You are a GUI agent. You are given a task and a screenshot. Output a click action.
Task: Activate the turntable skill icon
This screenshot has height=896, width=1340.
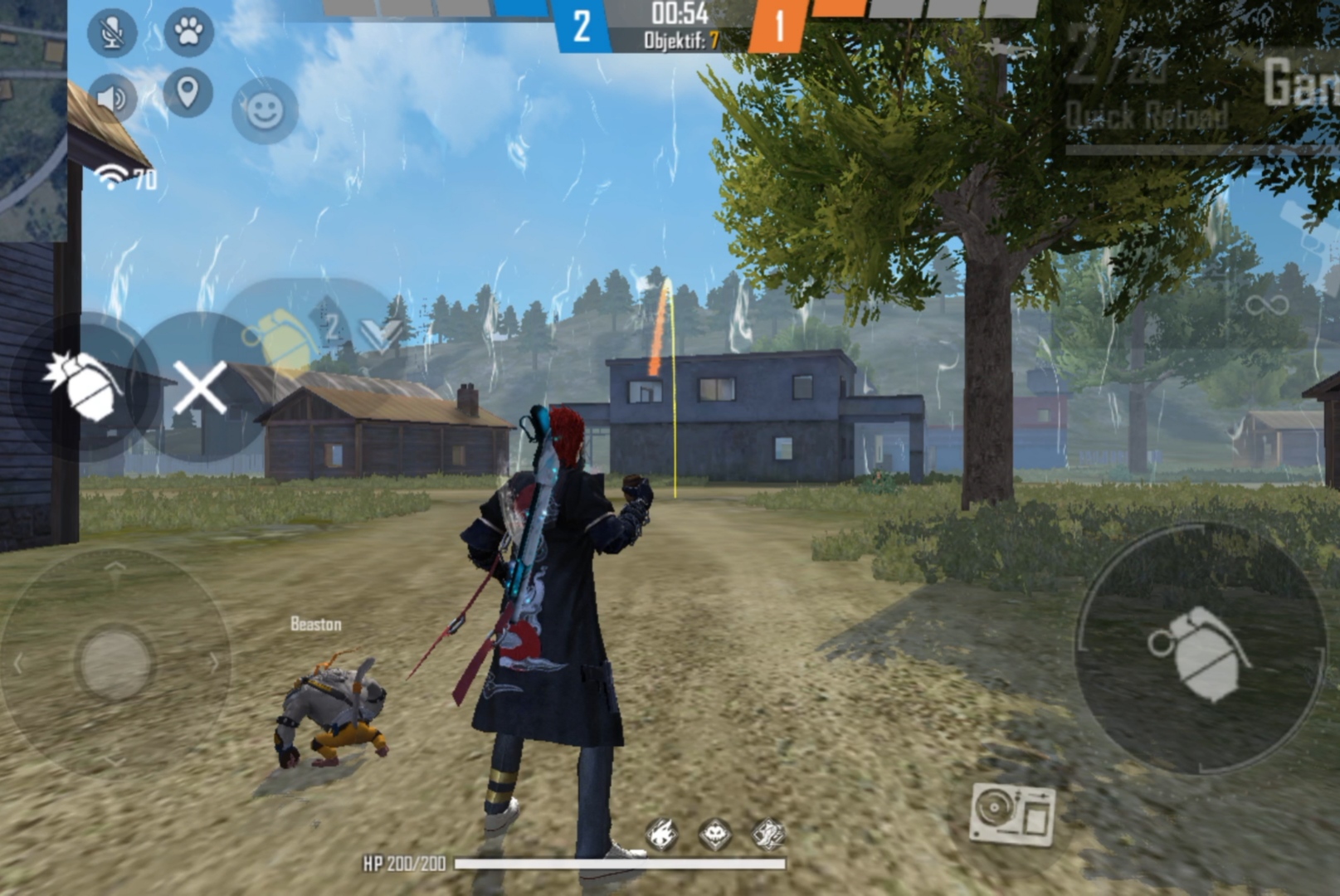click(1012, 814)
